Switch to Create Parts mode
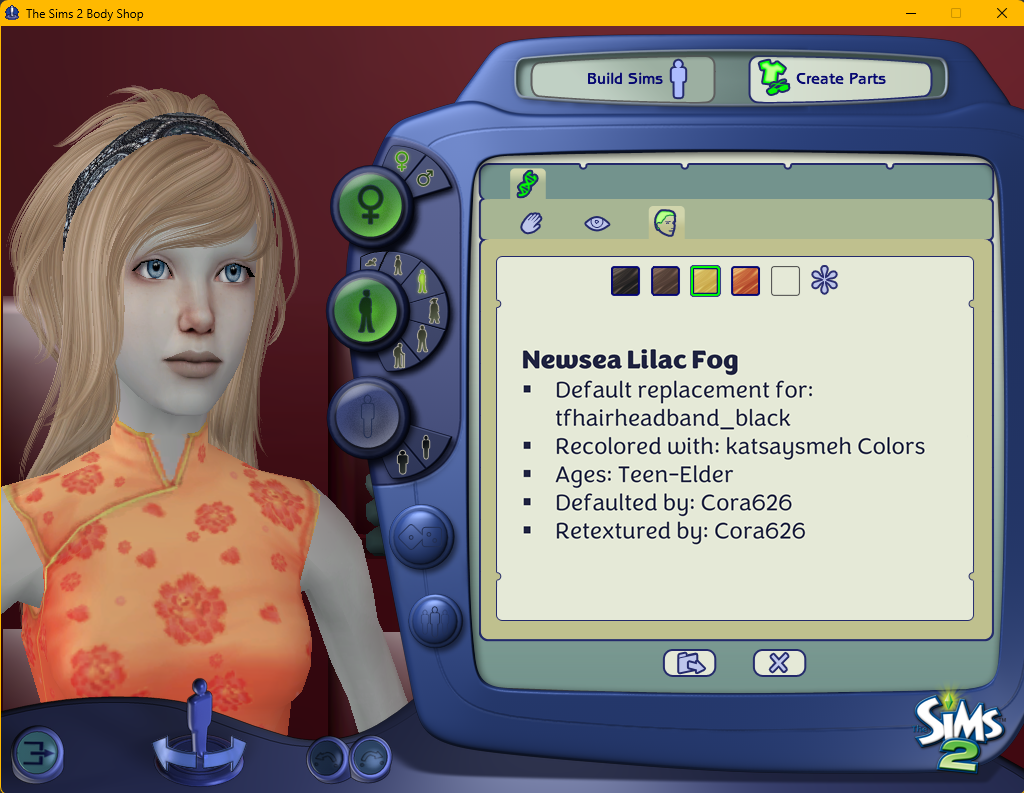The image size is (1024, 793). (839, 79)
